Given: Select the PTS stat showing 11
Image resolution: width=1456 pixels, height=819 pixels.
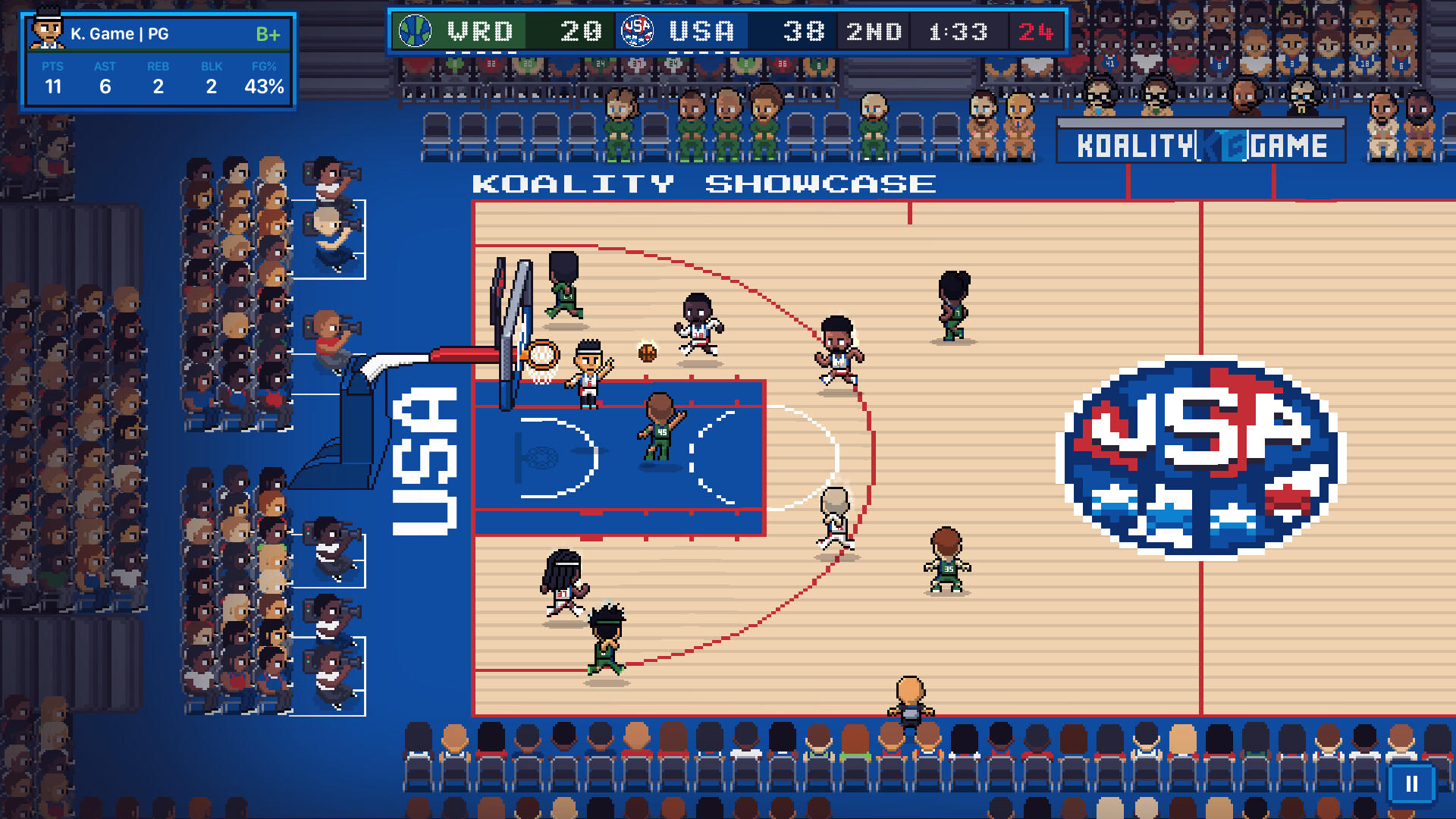Looking at the screenshot, I should [x=53, y=86].
